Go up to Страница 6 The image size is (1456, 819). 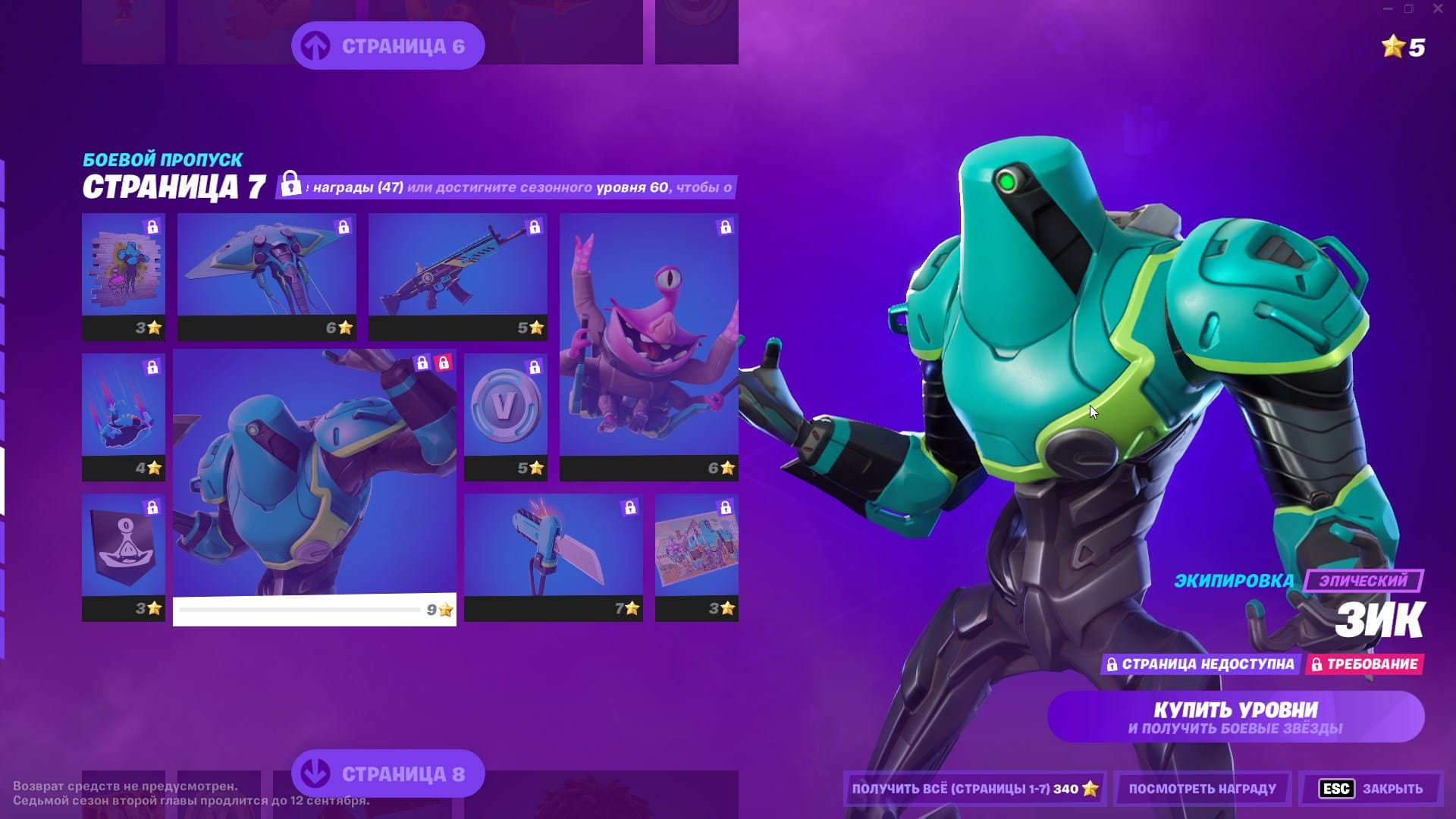(388, 46)
